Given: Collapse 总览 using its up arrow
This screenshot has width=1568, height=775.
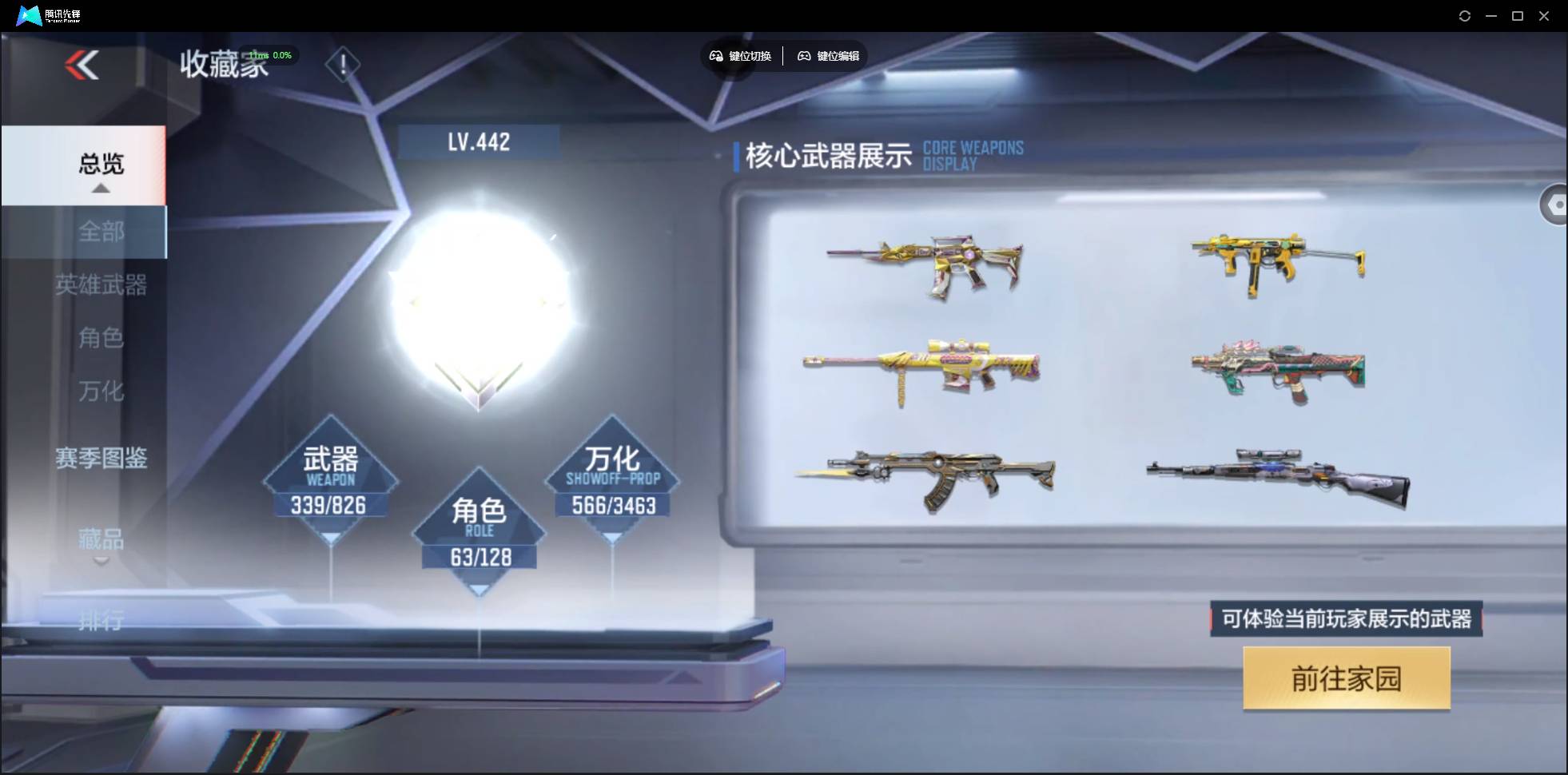Looking at the screenshot, I should [99, 187].
